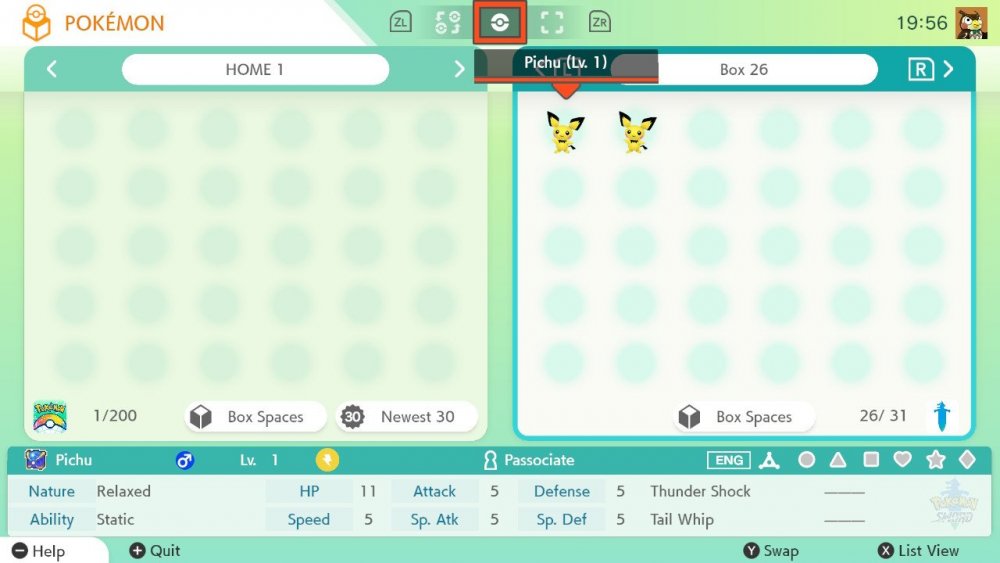Screen dimensions: 1000x563
Task: Go to the previous HOME box with the left arrow
Action: 52,69
